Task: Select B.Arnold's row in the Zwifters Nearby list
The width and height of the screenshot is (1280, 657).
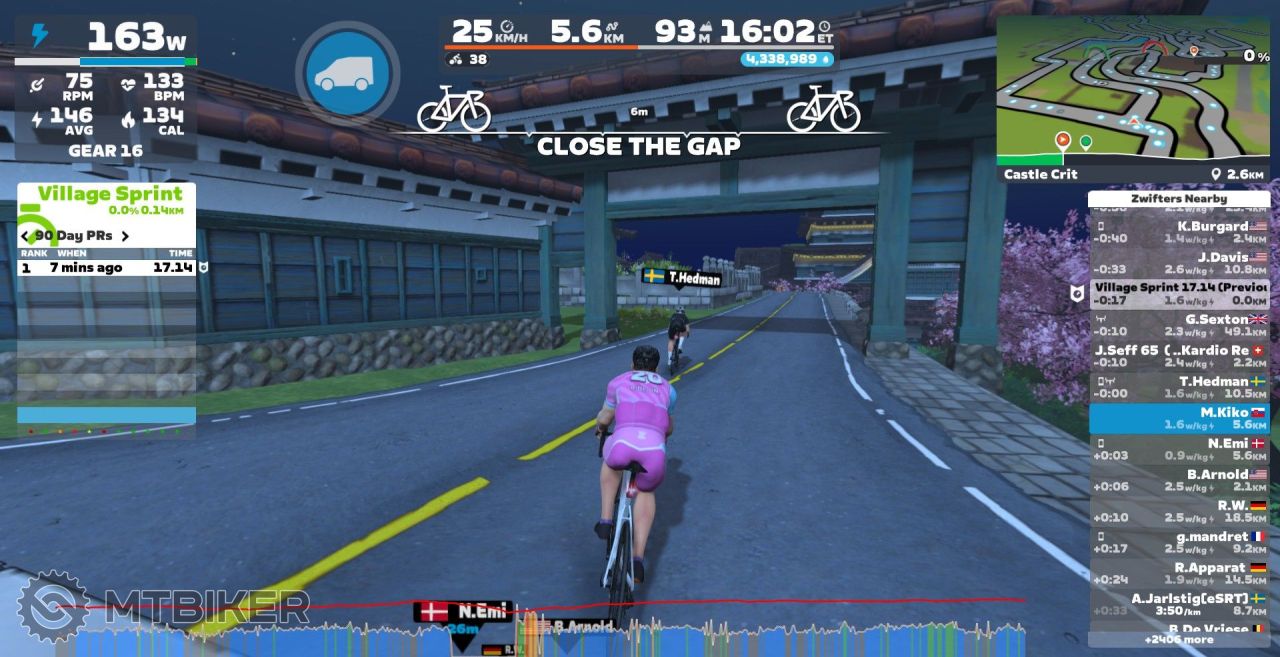Action: click(x=1179, y=480)
